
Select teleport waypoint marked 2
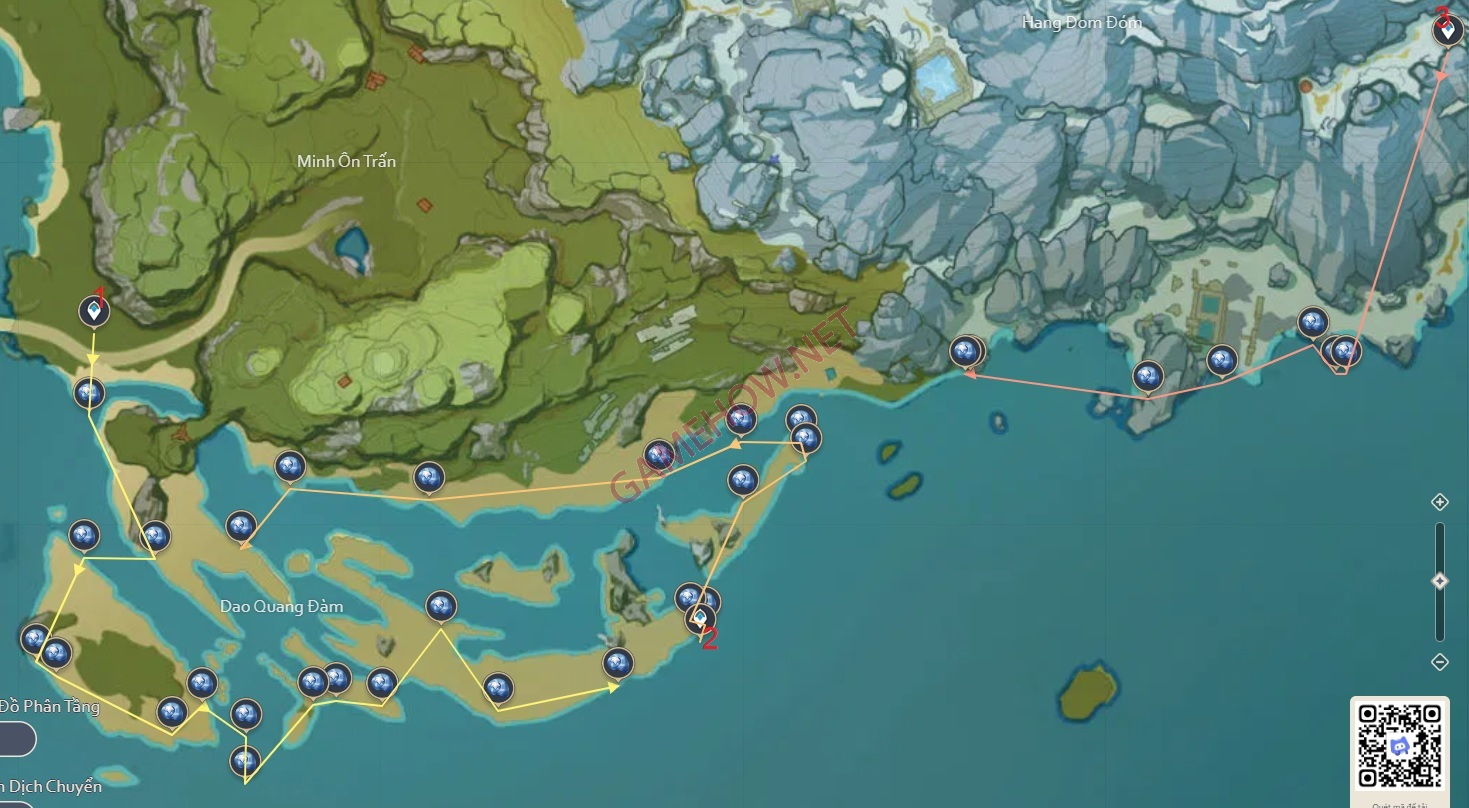[x=701, y=619]
